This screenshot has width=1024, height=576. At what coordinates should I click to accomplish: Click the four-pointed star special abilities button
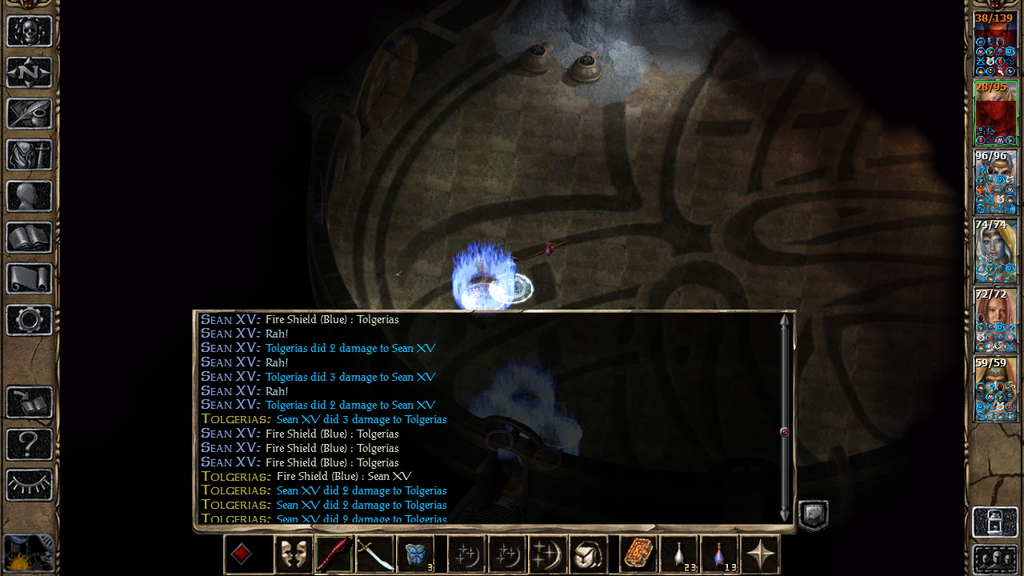click(760, 554)
